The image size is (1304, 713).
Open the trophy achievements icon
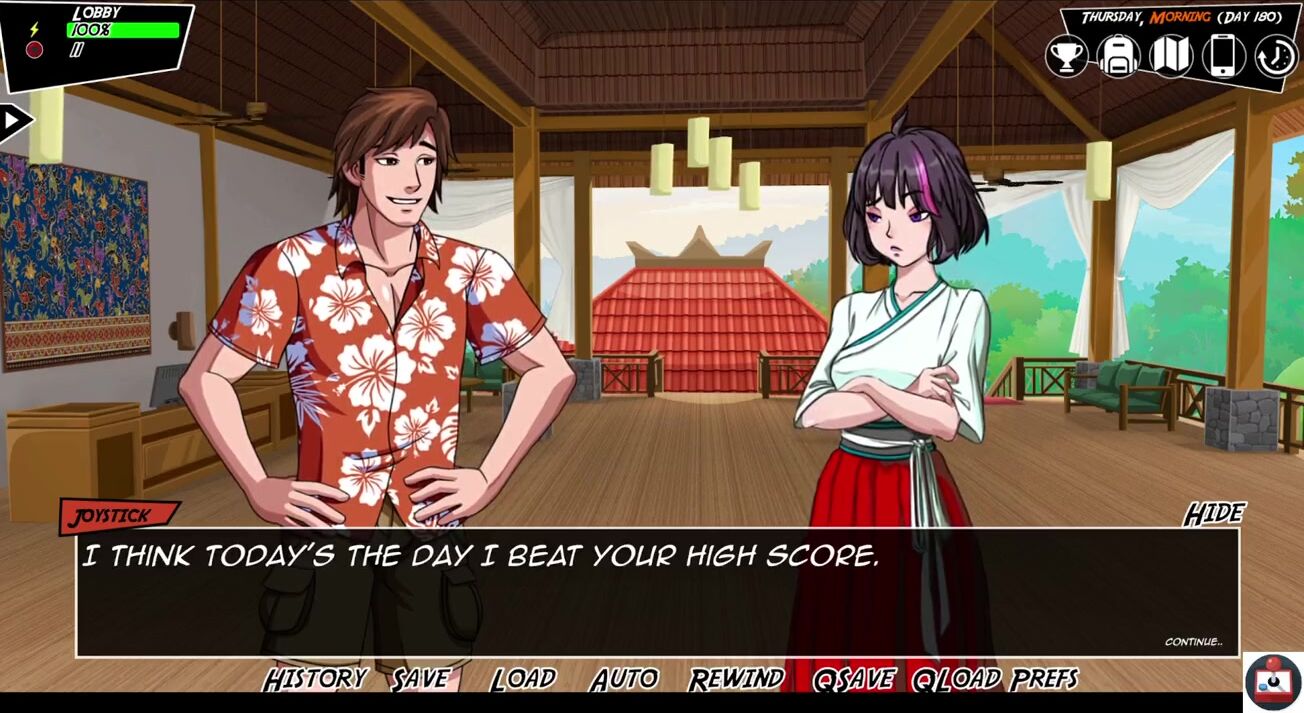click(x=1067, y=56)
